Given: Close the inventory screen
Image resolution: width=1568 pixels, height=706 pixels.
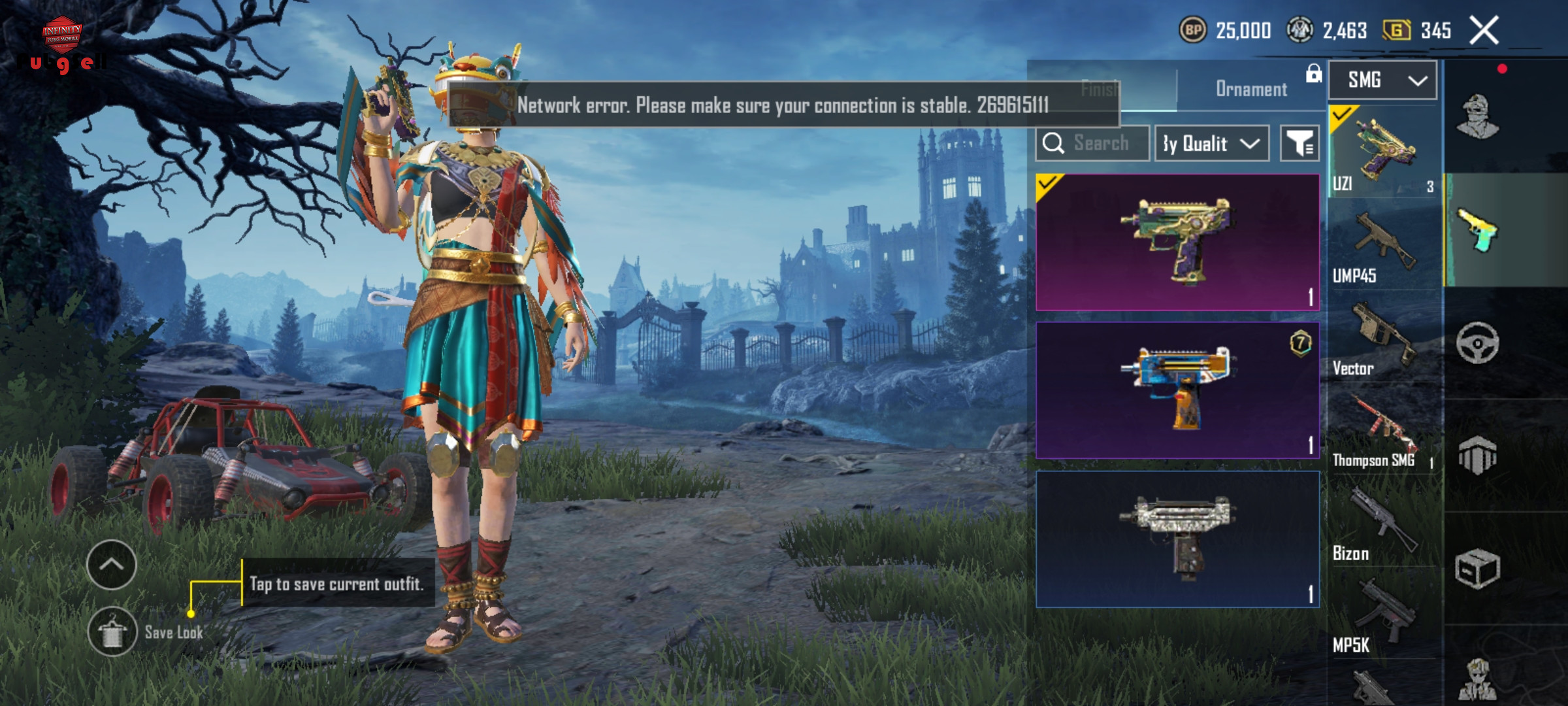Looking at the screenshot, I should [1484, 31].
